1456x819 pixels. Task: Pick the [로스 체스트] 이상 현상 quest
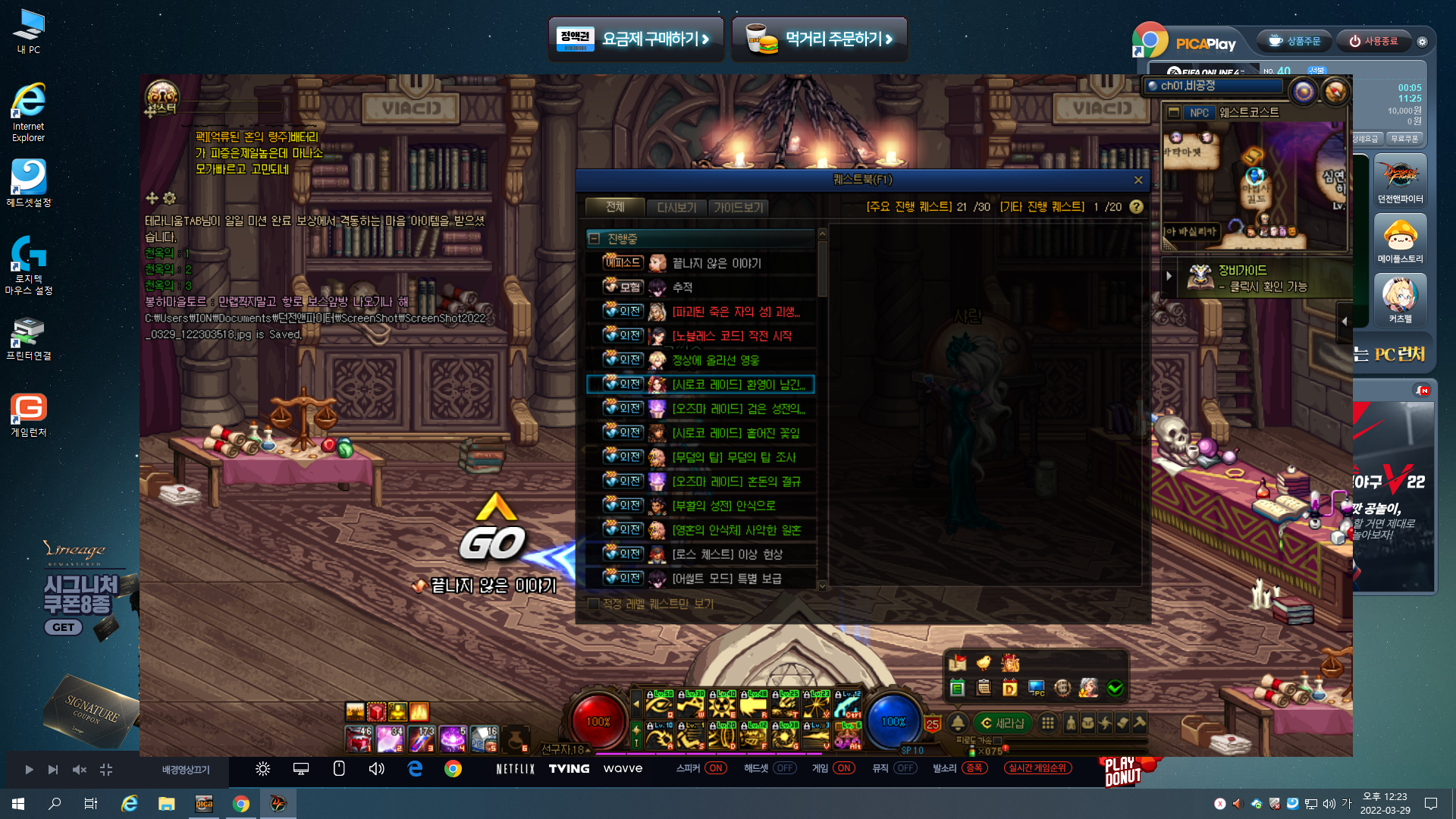point(726,554)
